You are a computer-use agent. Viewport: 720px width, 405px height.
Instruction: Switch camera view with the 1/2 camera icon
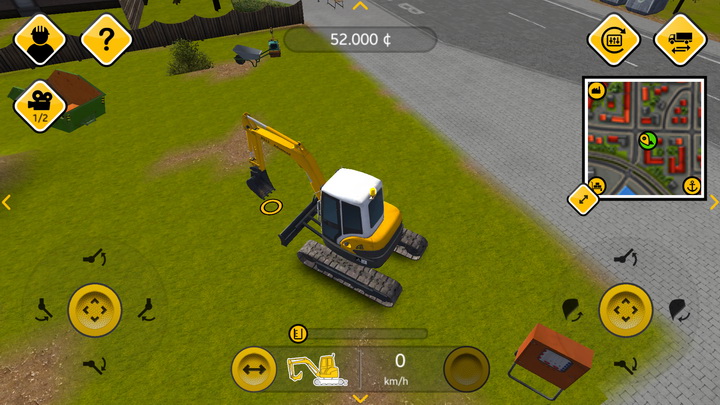pyautogui.click(x=40, y=104)
